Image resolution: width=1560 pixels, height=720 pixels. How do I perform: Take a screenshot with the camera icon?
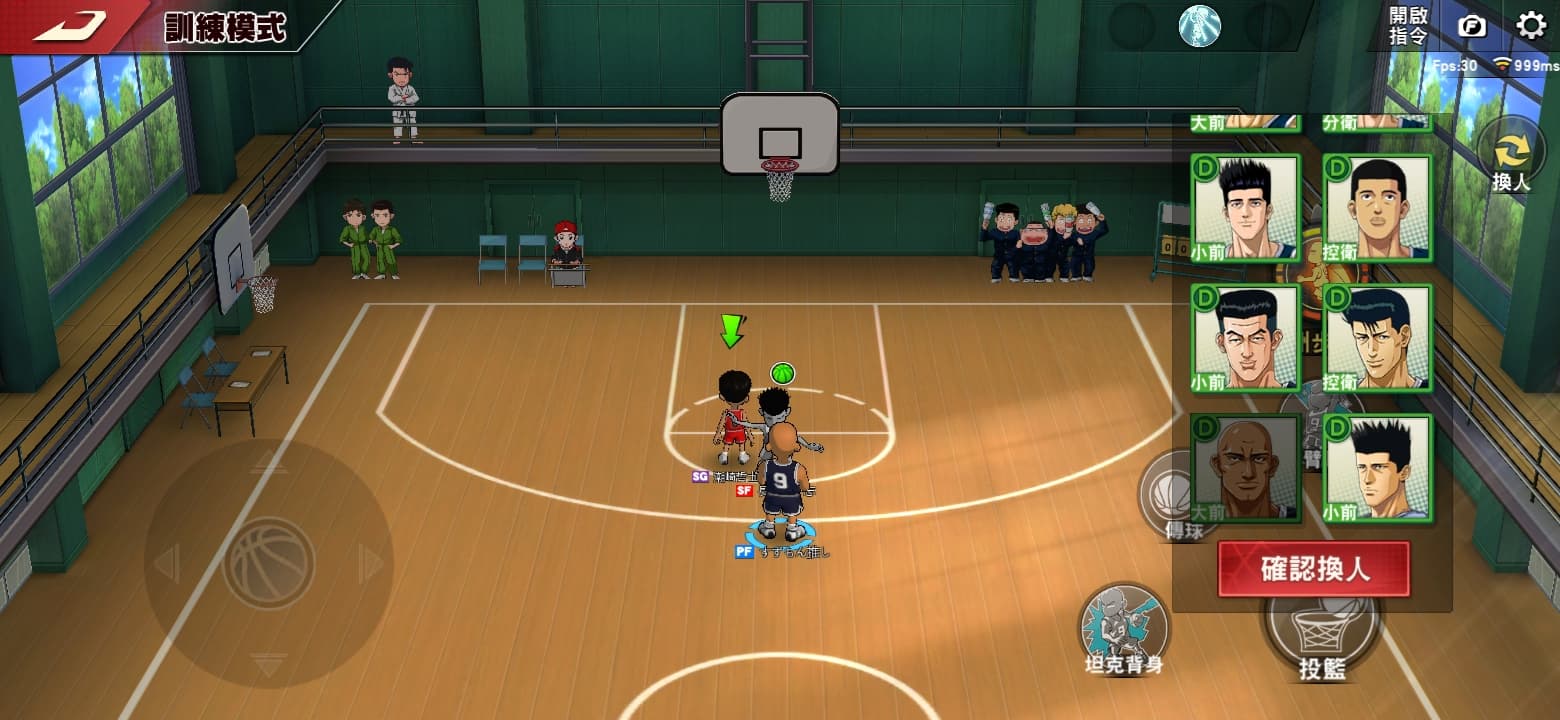coord(1471,25)
